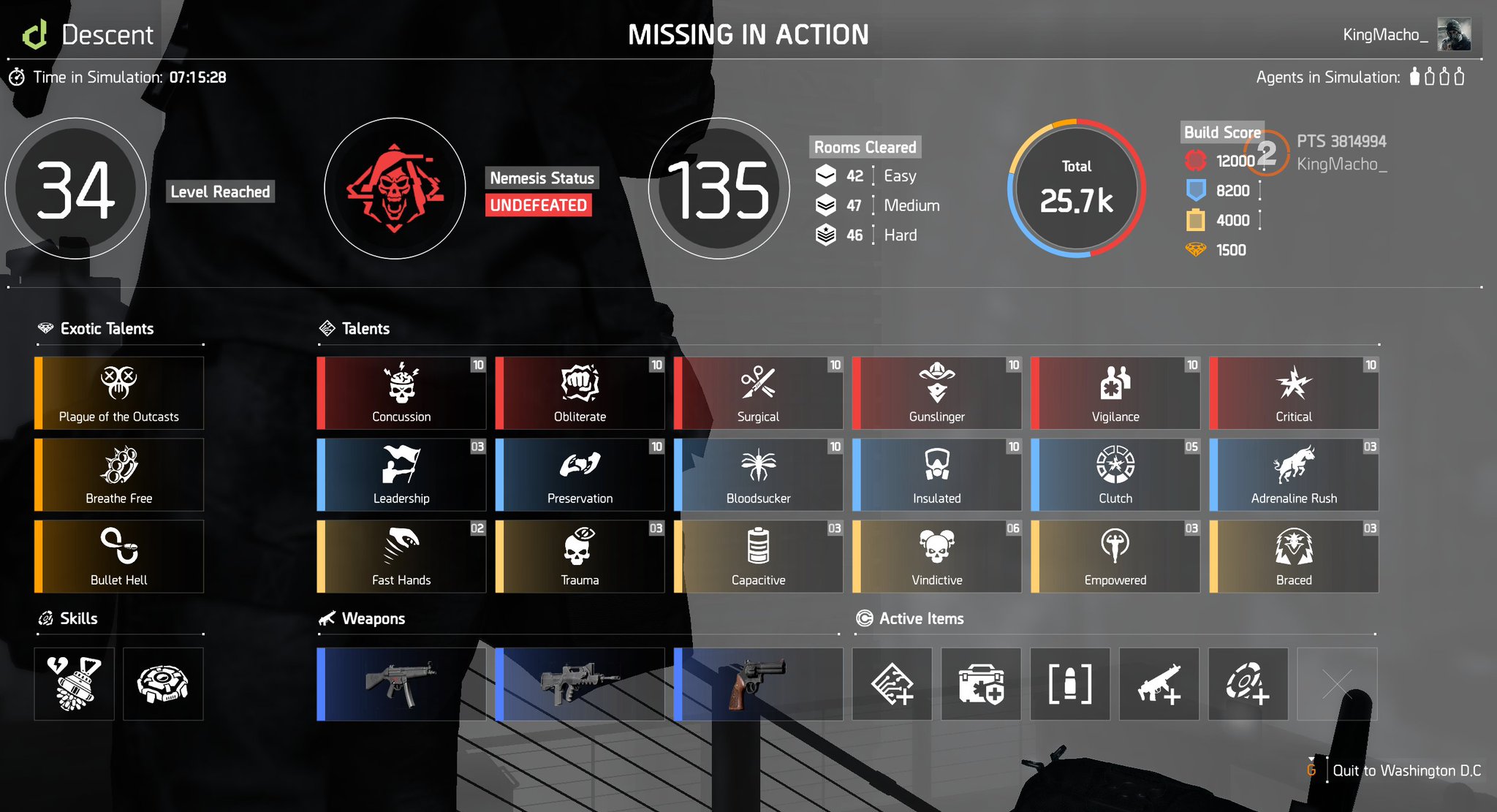This screenshot has height=812, width=1497.
Task: Click the Empowered talent tile
Action: (1115, 556)
